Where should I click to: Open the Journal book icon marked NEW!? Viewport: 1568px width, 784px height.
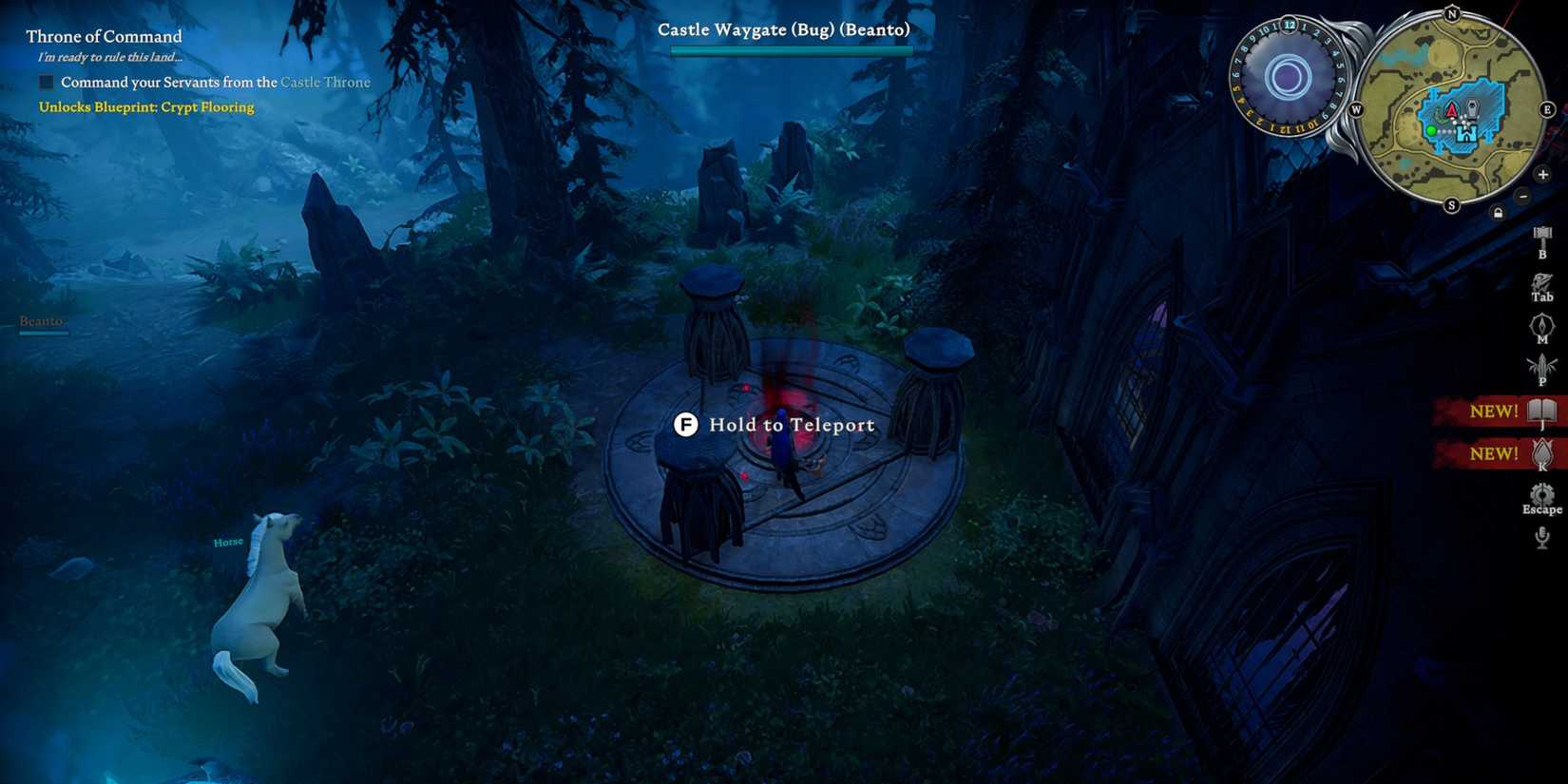click(1542, 411)
